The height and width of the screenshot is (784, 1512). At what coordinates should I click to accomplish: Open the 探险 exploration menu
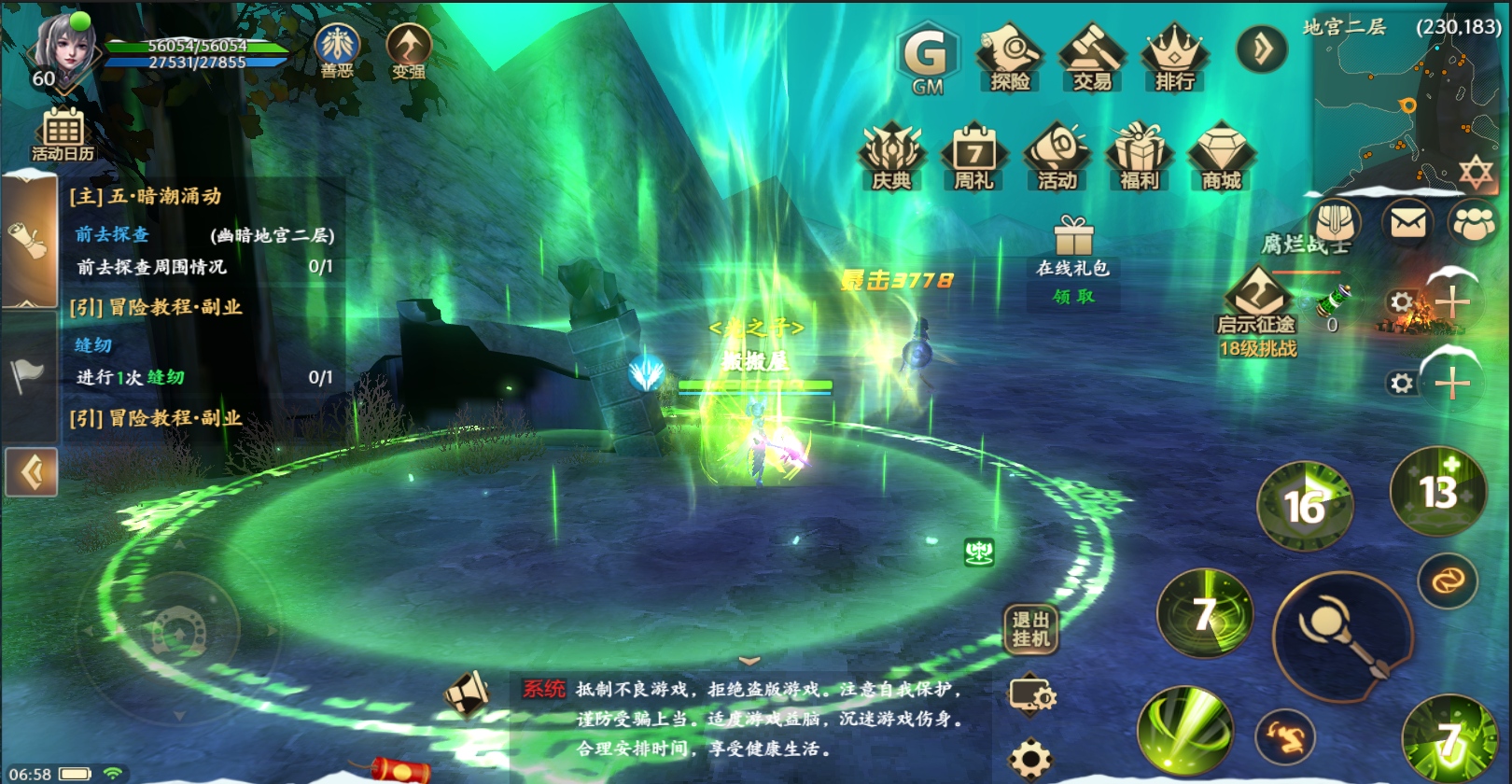(1009, 58)
